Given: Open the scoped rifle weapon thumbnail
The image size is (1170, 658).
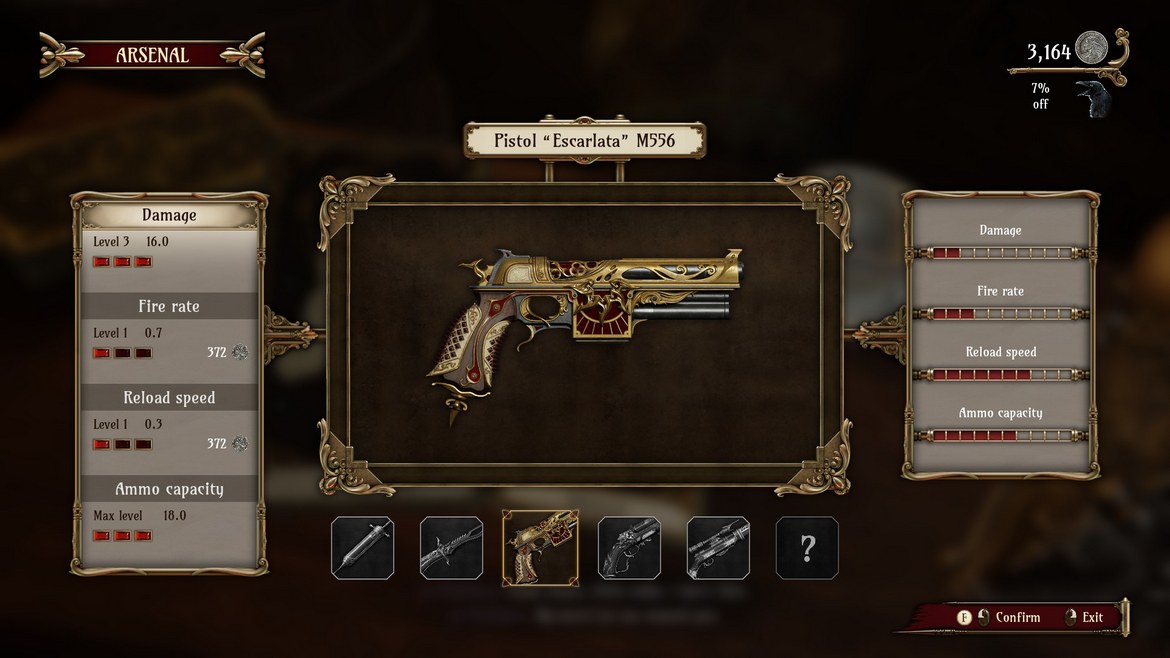Looking at the screenshot, I should tap(718, 548).
